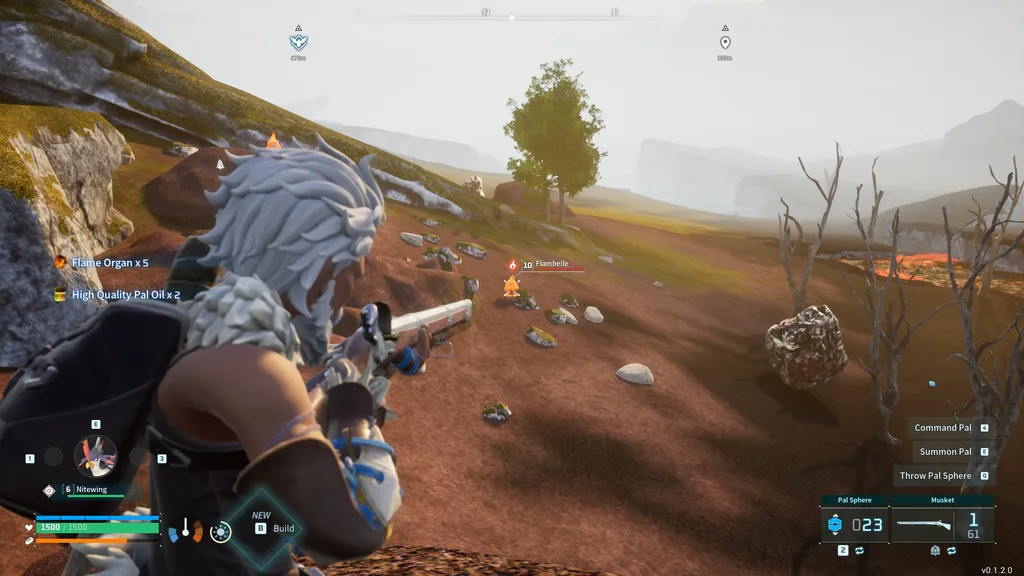Click the location pin on the compass
This screenshot has width=1024, height=576.
tap(725, 42)
